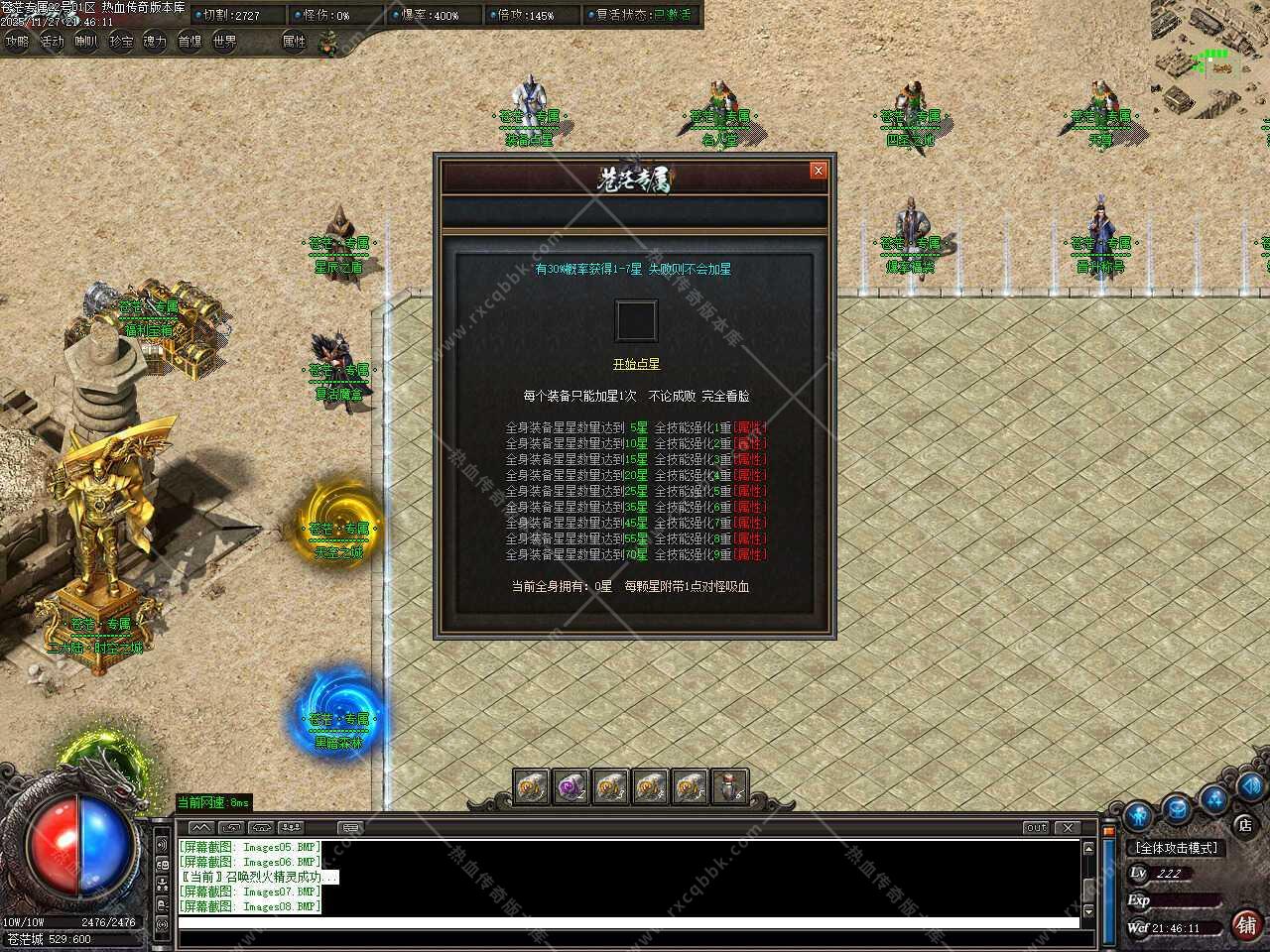
Task: Select the empty equipment slot in the dialog
Action: 636,321
